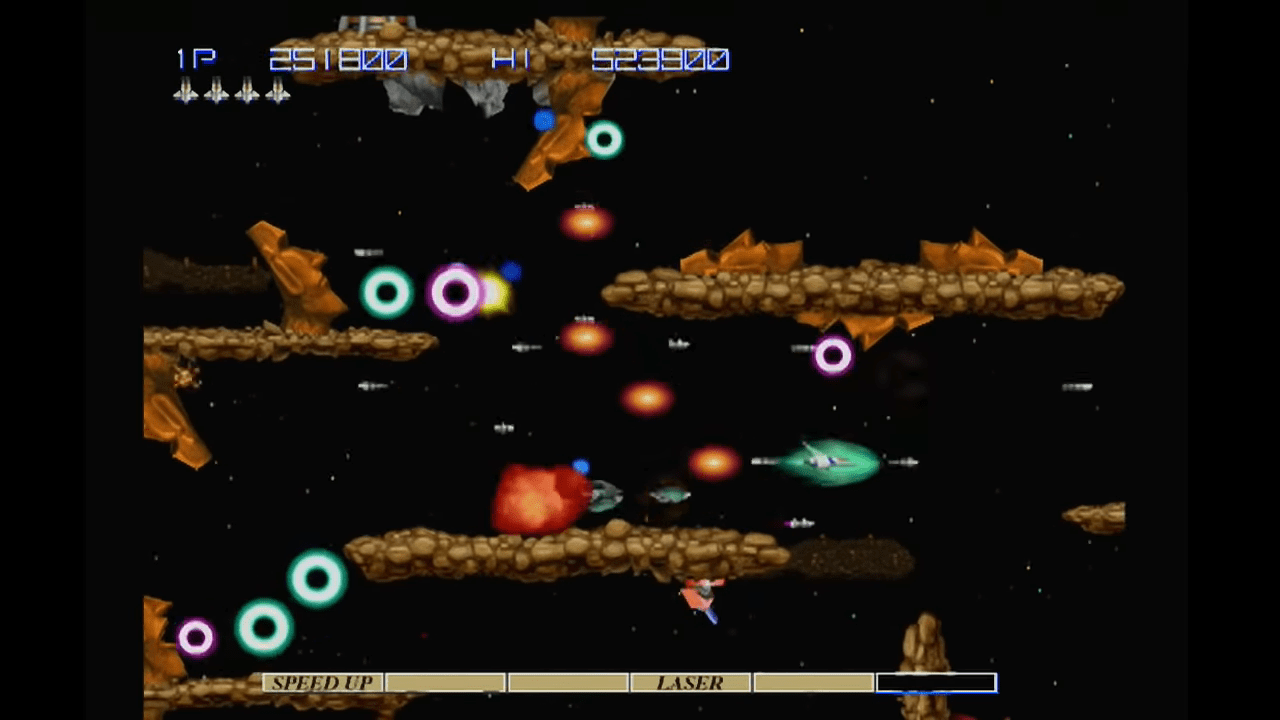Choose the LASER power-up slot
This screenshot has width=1280, height=720.
[690, 683]
